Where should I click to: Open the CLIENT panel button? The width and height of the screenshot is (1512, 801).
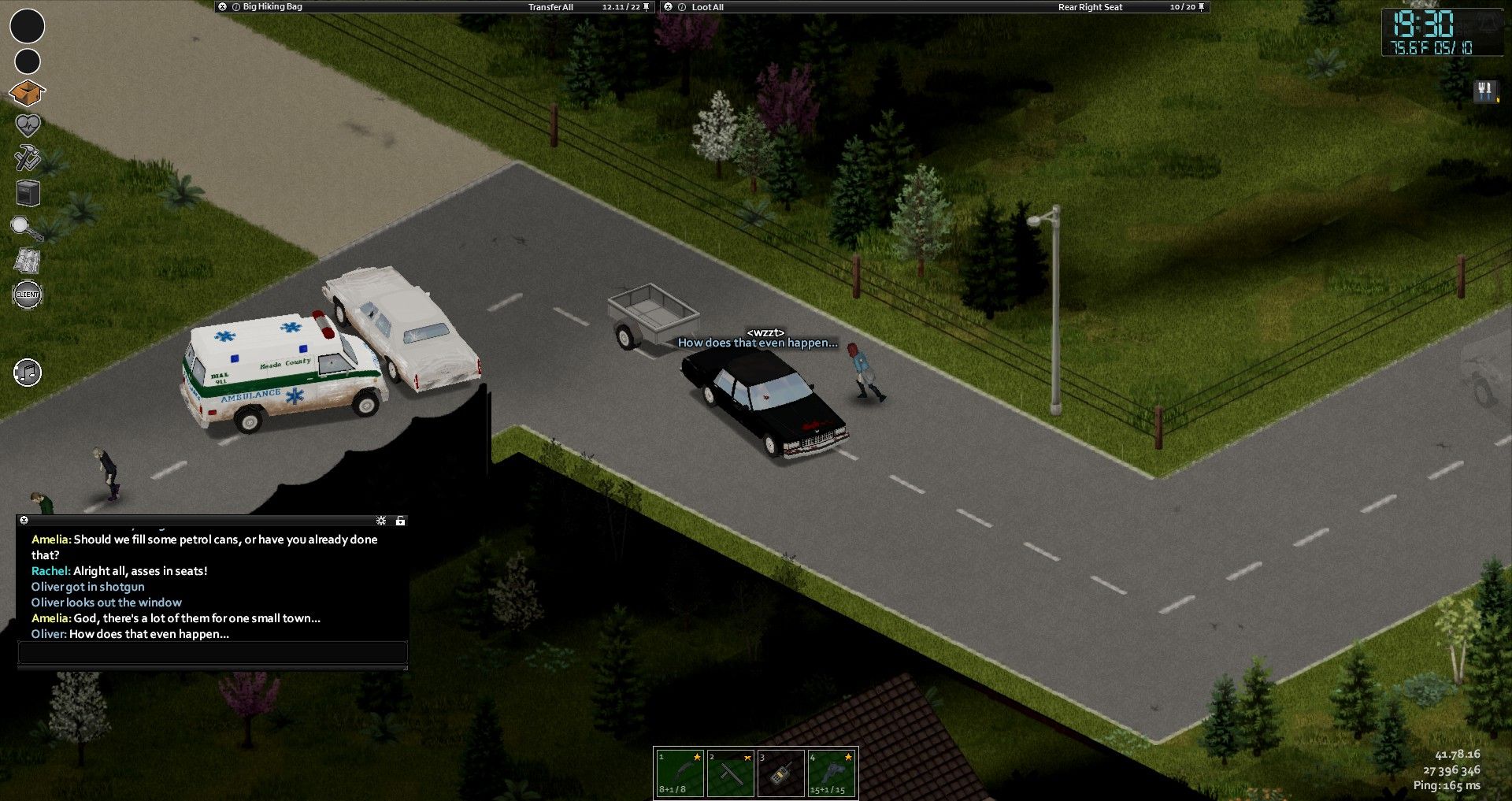pos(28,295)
